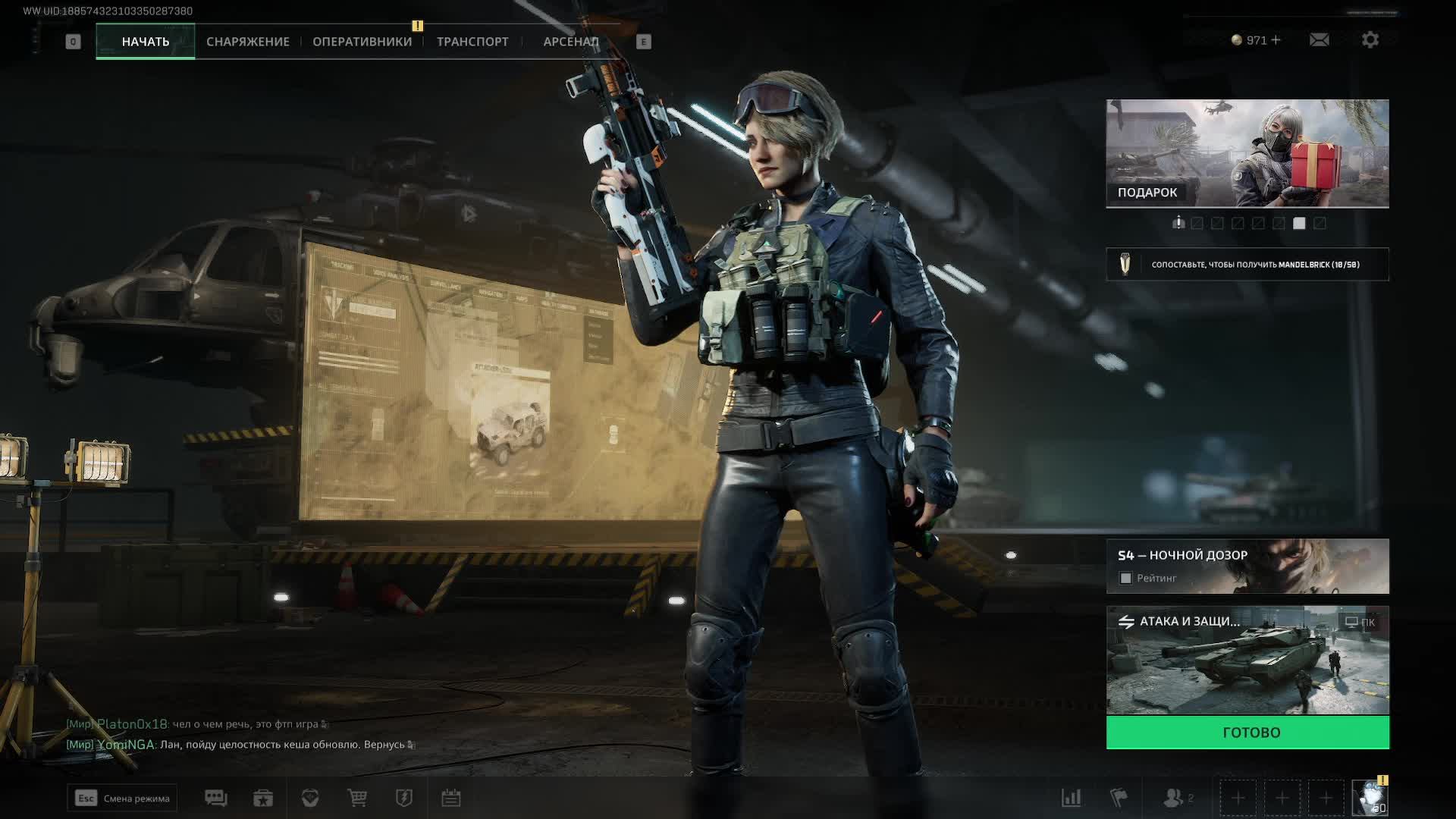Viewport: 1456px width, 819px height.
Task: Open the calendar events icon
Action: pyautogui.click(x=451, y=798)
